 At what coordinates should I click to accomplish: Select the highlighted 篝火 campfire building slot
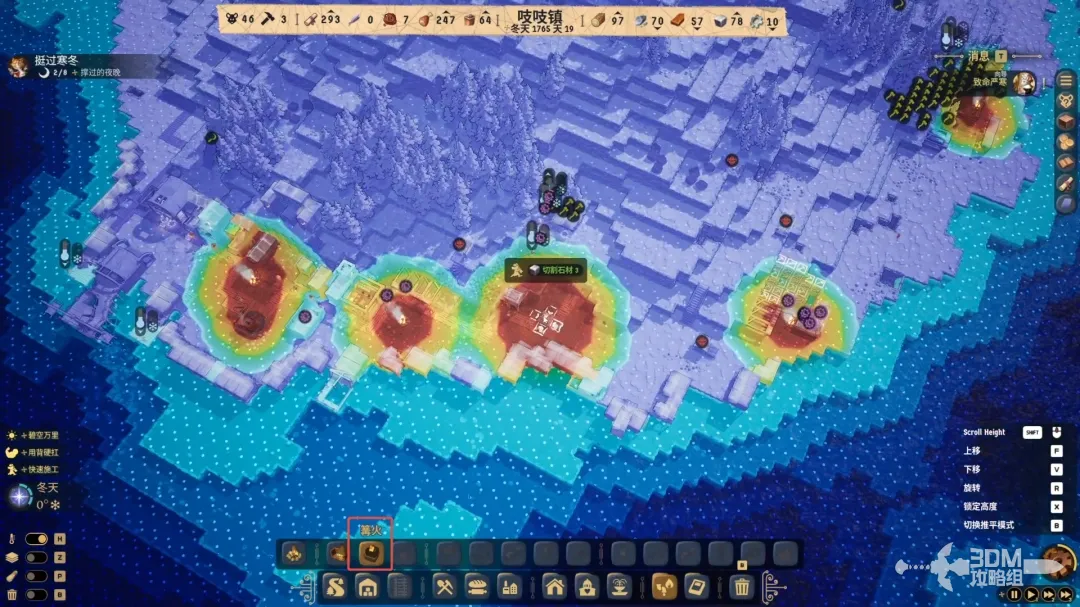click(x=370, y=552)
